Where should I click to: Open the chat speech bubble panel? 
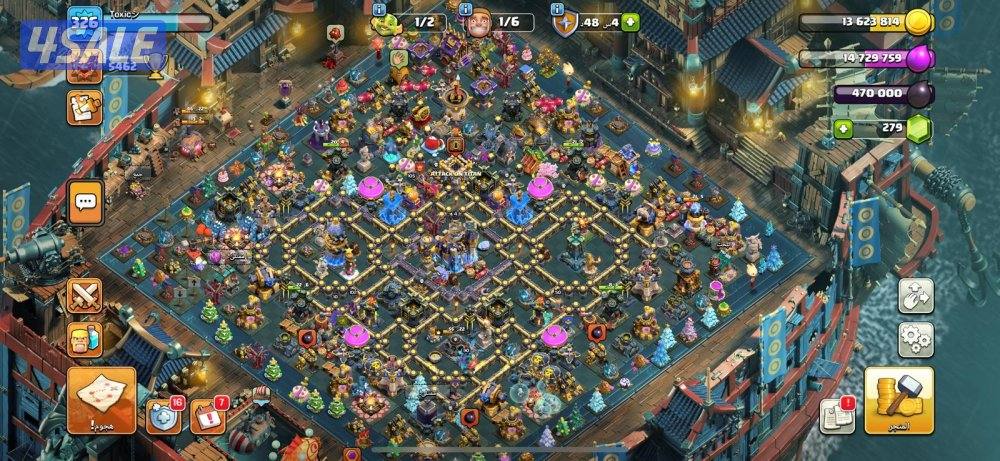pyautogui.click(x=85, y=202)
